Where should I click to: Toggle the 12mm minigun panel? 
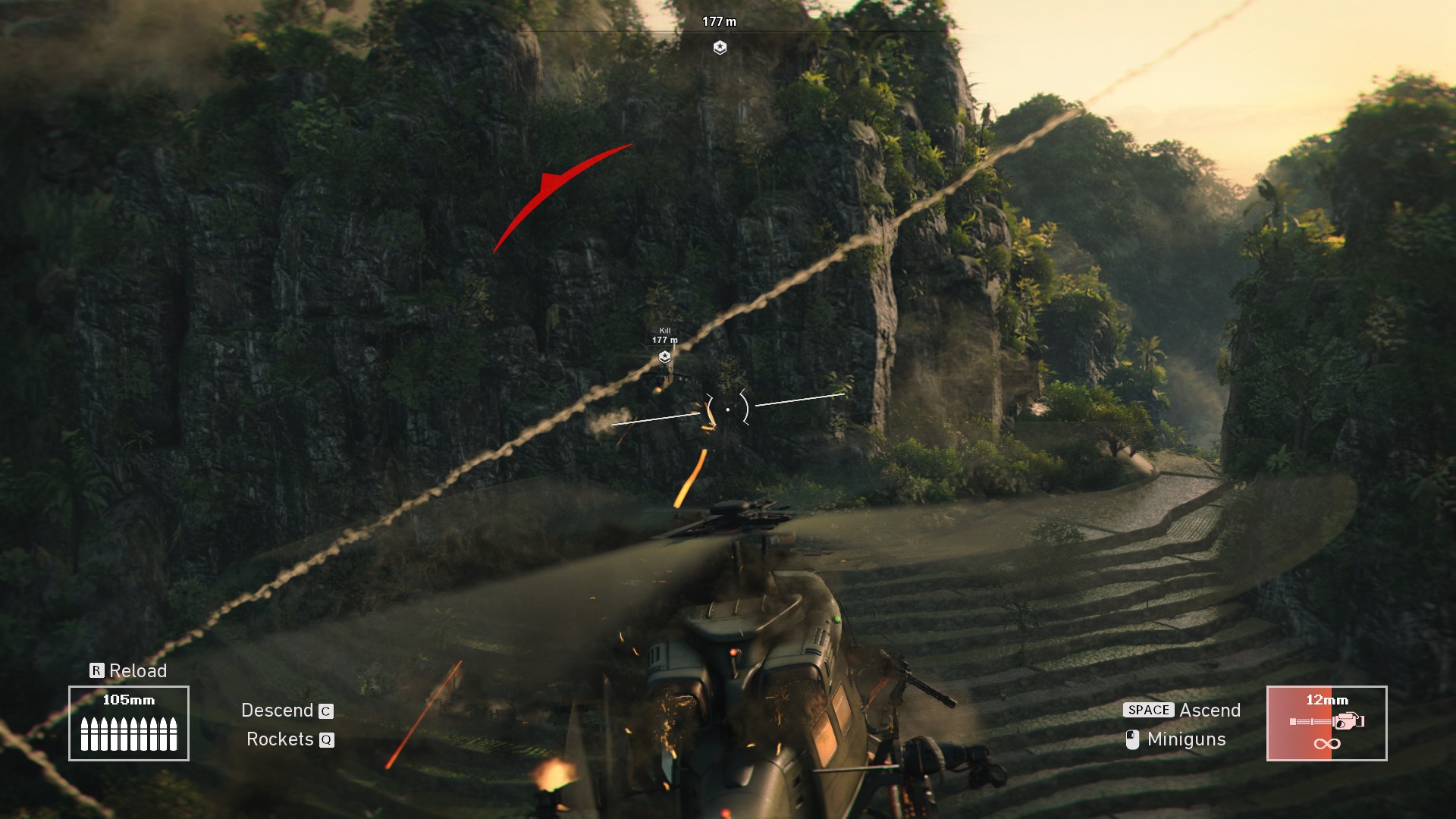point(1327,724)
